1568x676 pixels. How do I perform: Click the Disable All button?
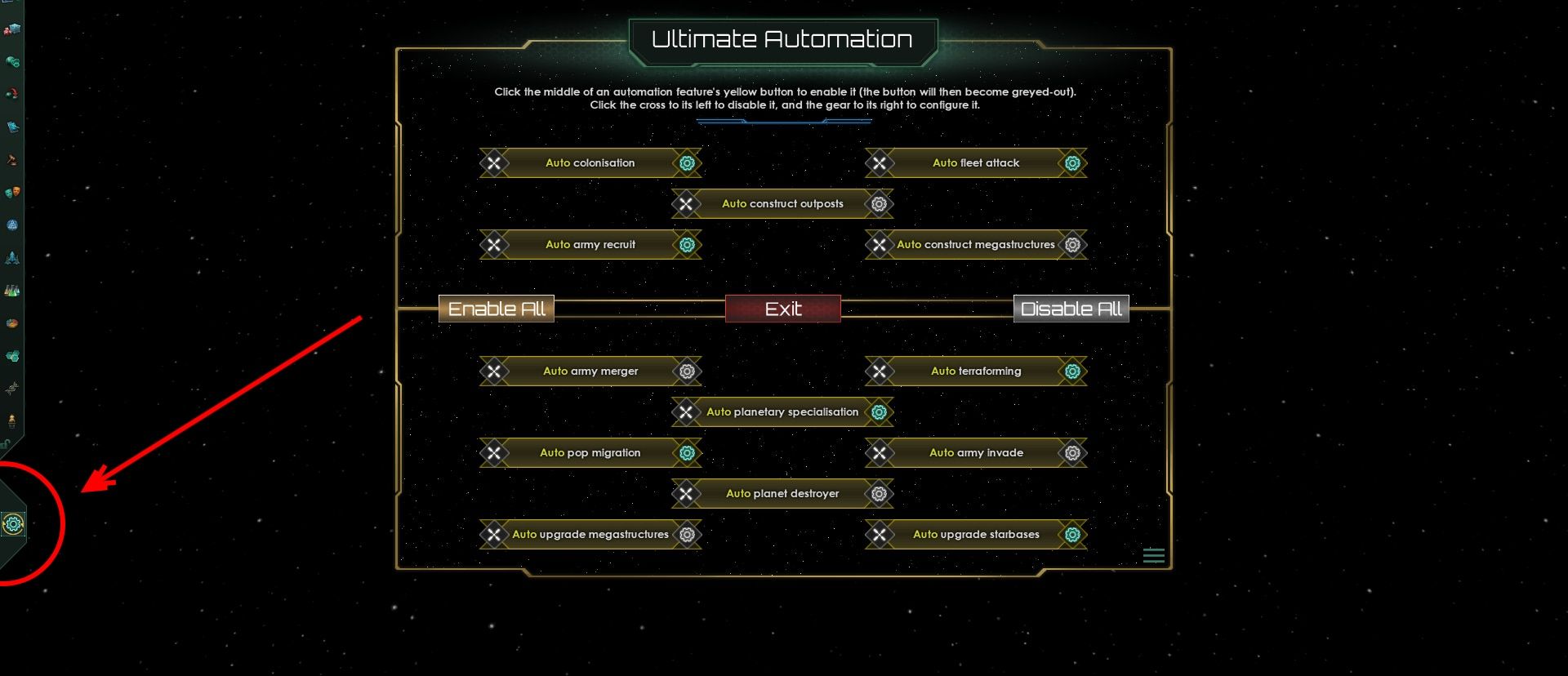(x=1071, y=309)
